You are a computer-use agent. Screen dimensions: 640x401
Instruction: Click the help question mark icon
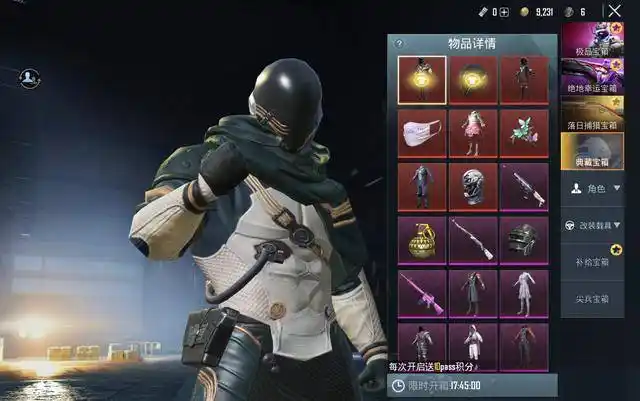[x=399, y=44]
